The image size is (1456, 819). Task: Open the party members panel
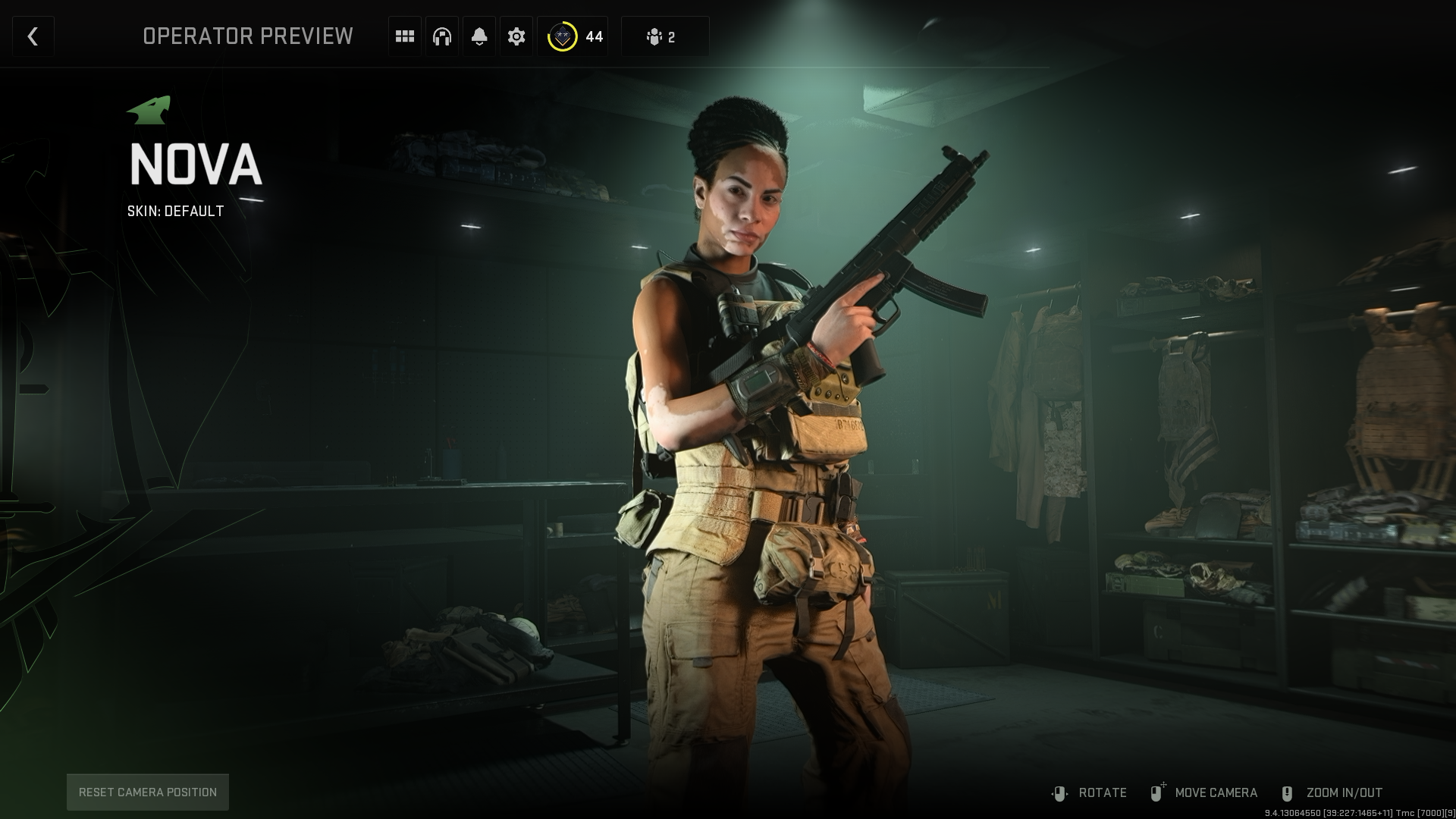pyautogui.click(x=664, y=36)
